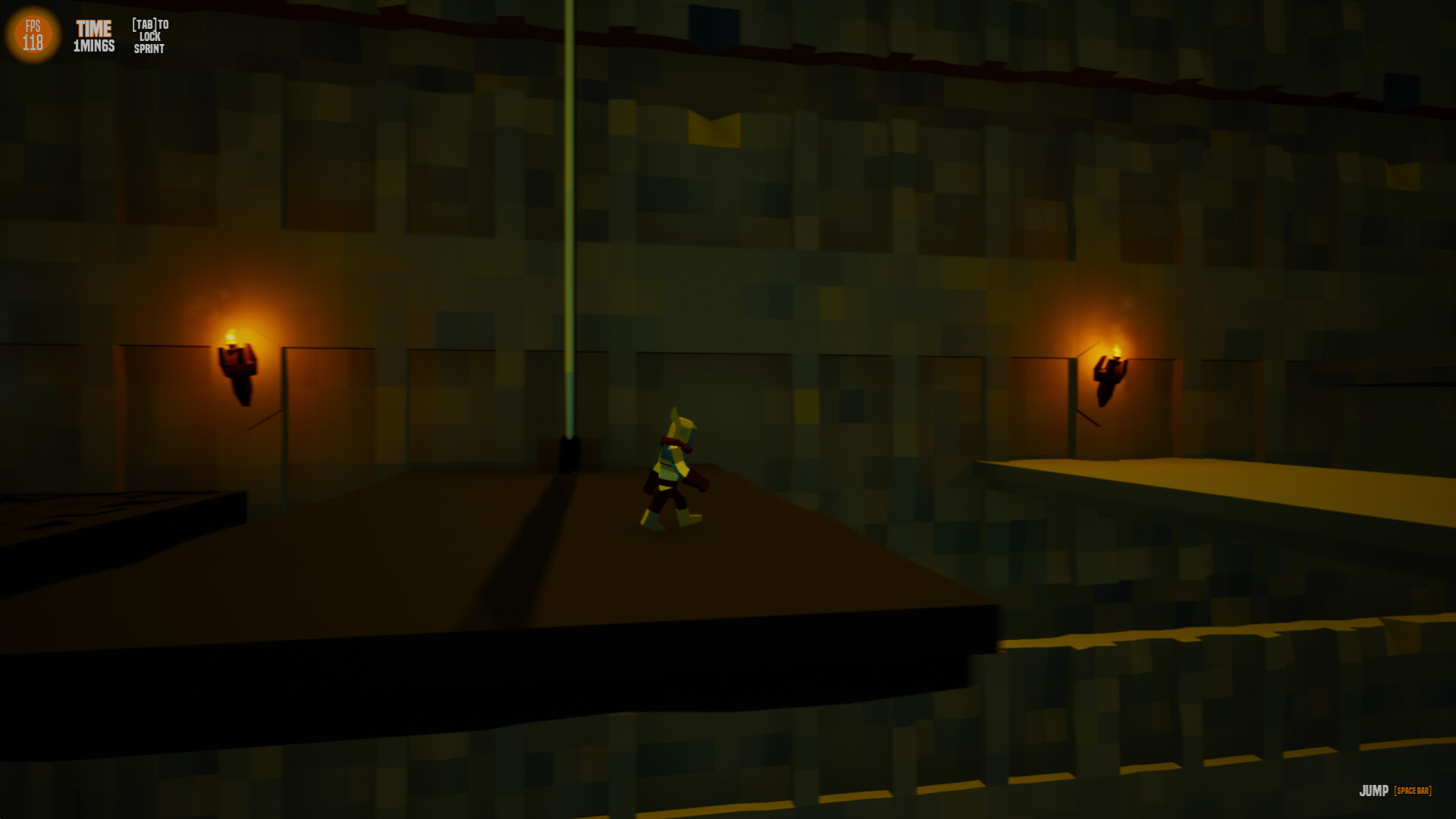Image resolution: width=1456 pixels, height=819 pixels.
Task: Click the orange FPS counter badge
Action: coord(33,33)
